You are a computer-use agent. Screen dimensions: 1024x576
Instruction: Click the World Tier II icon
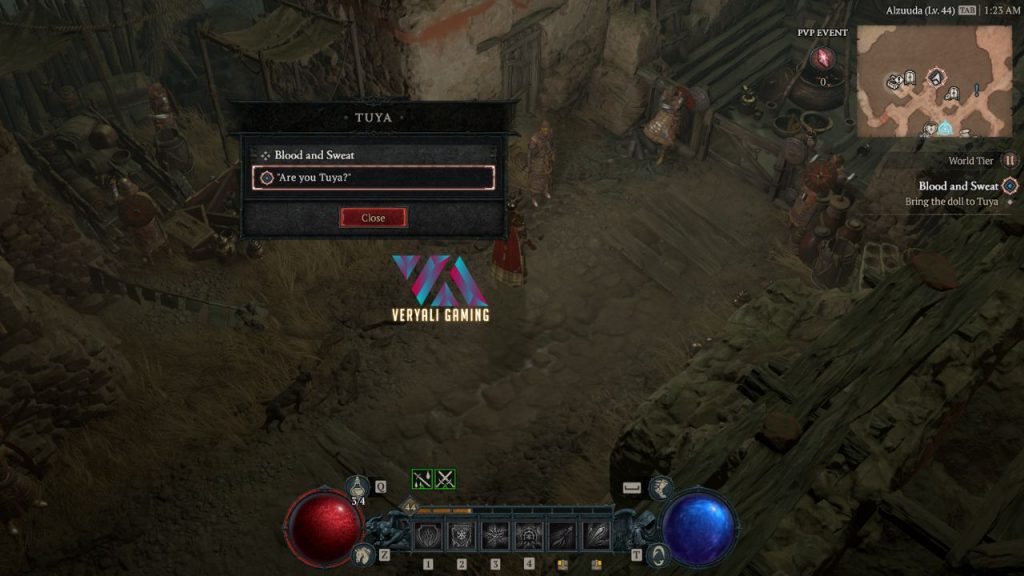click(1010, 160)
